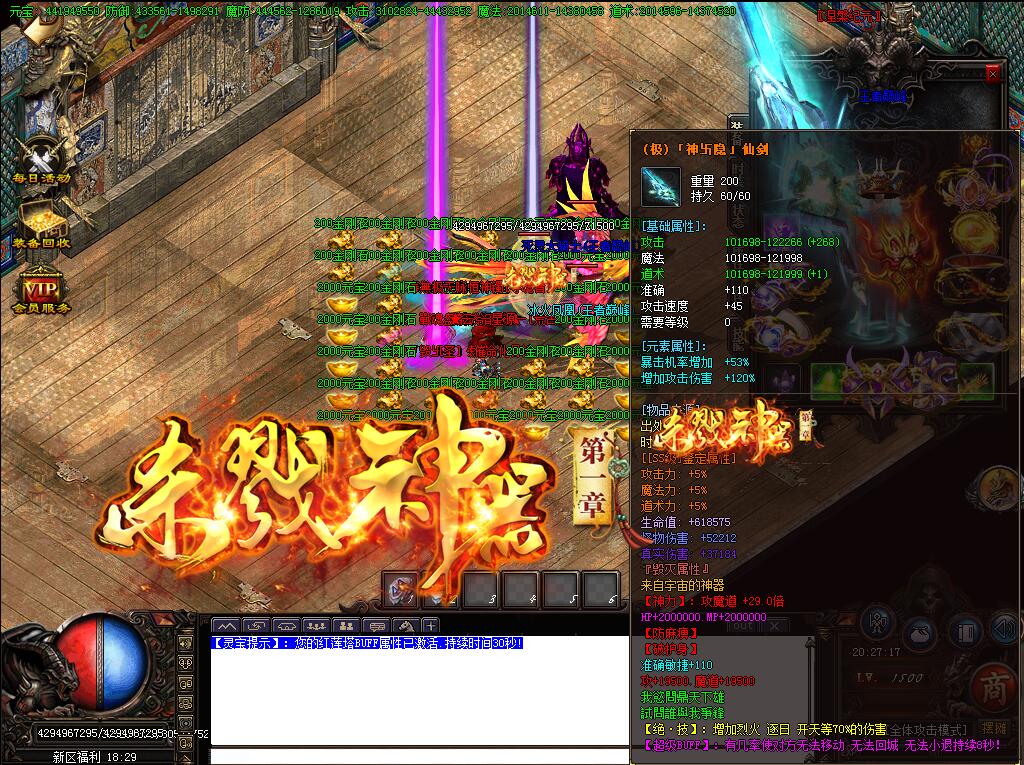The height and width of the screenshot is (765, 1024).
Task: Click the 神斩隐 sword icon in tooltip
Action: 660,186
